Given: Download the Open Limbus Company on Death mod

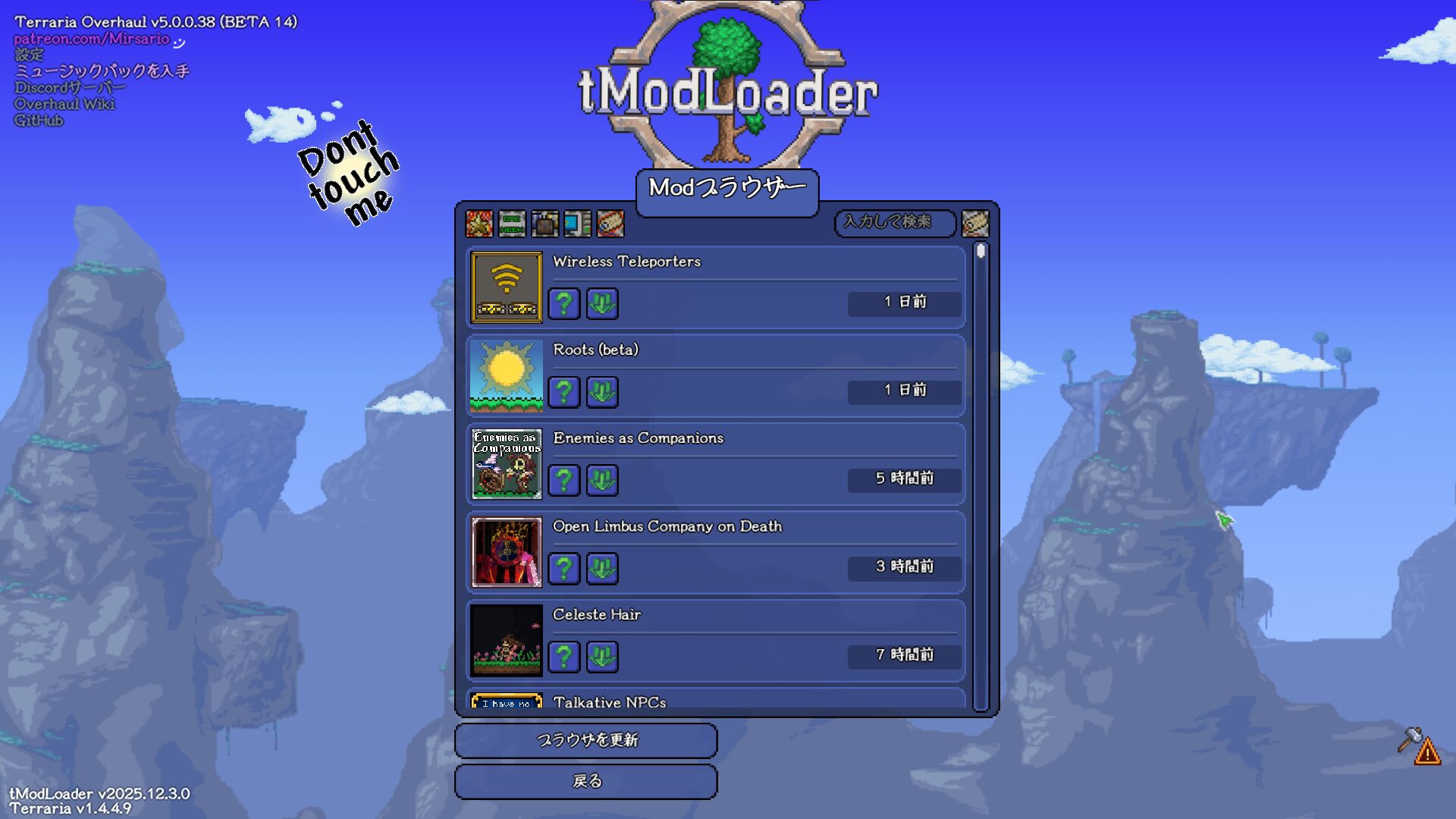Looking at the screenshot, I should [x=601, y=568].
